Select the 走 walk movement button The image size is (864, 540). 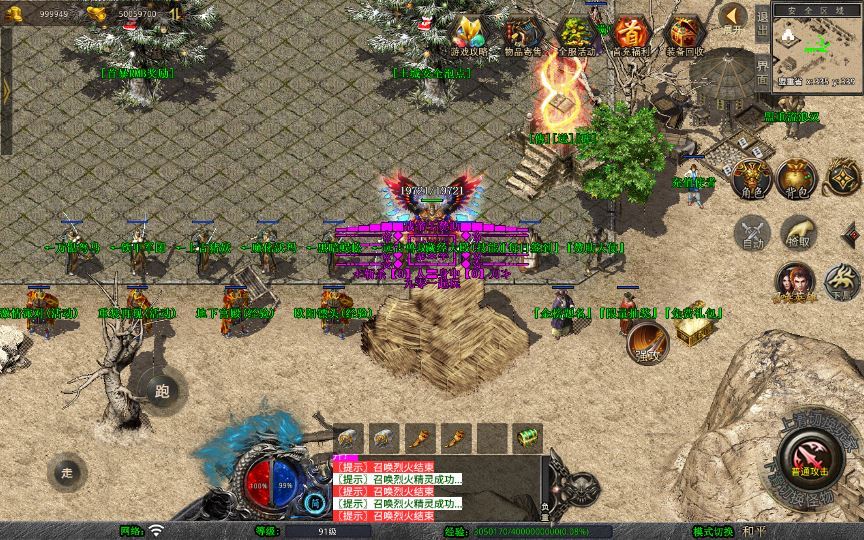pyautogui.click(x=67, y=471)
